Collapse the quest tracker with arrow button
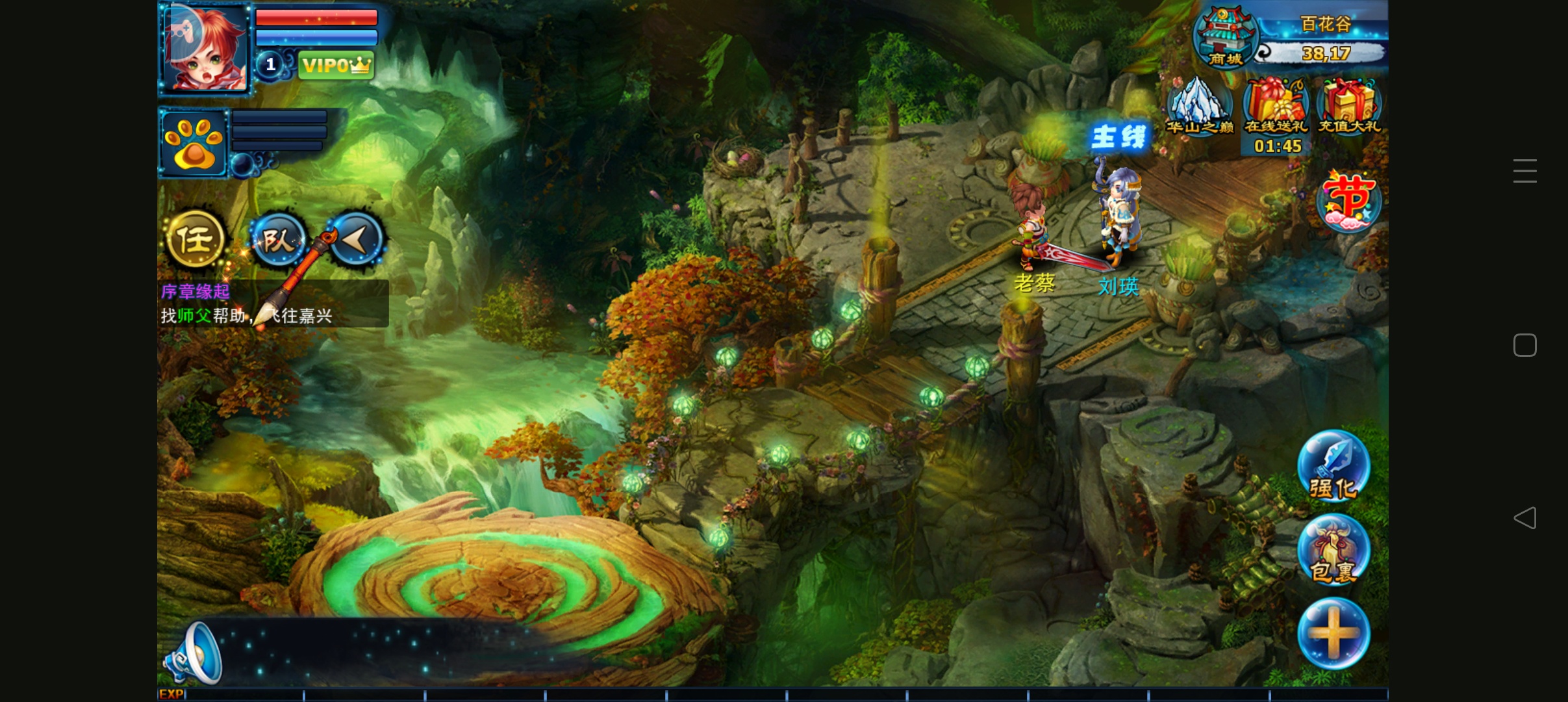This screenshot has height=702, width=1568. [357, 240]
